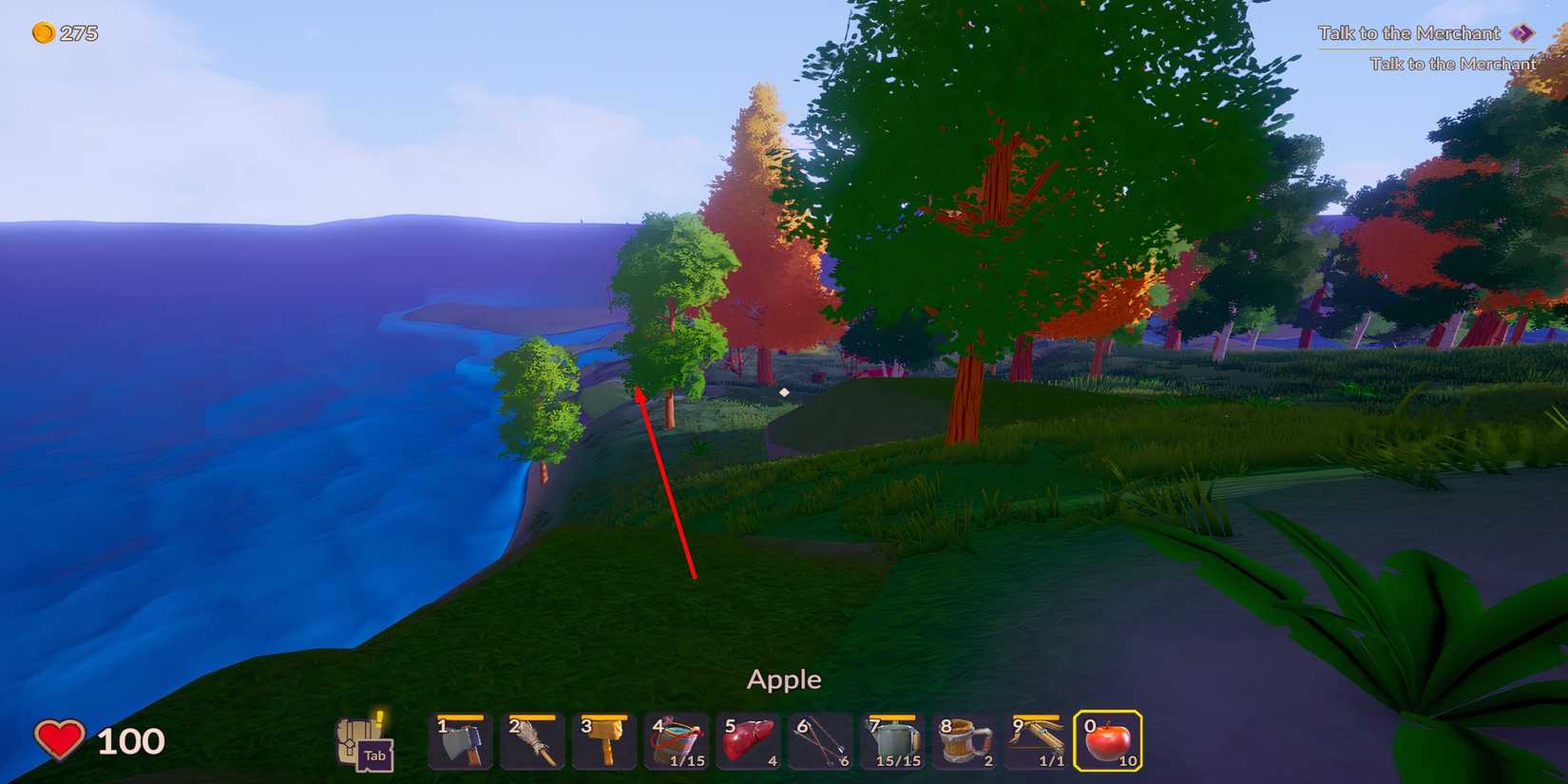Click the red heart health icon
The height and width of the screenshot is (784, 1568).
point(61,739)
